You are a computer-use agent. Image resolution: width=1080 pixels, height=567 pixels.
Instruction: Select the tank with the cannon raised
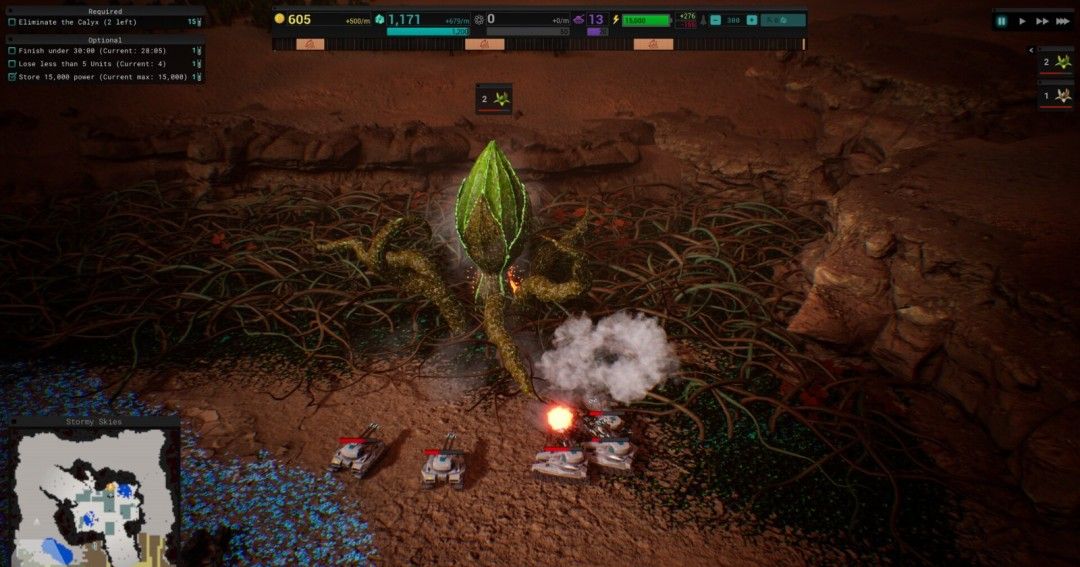[357, 453]
